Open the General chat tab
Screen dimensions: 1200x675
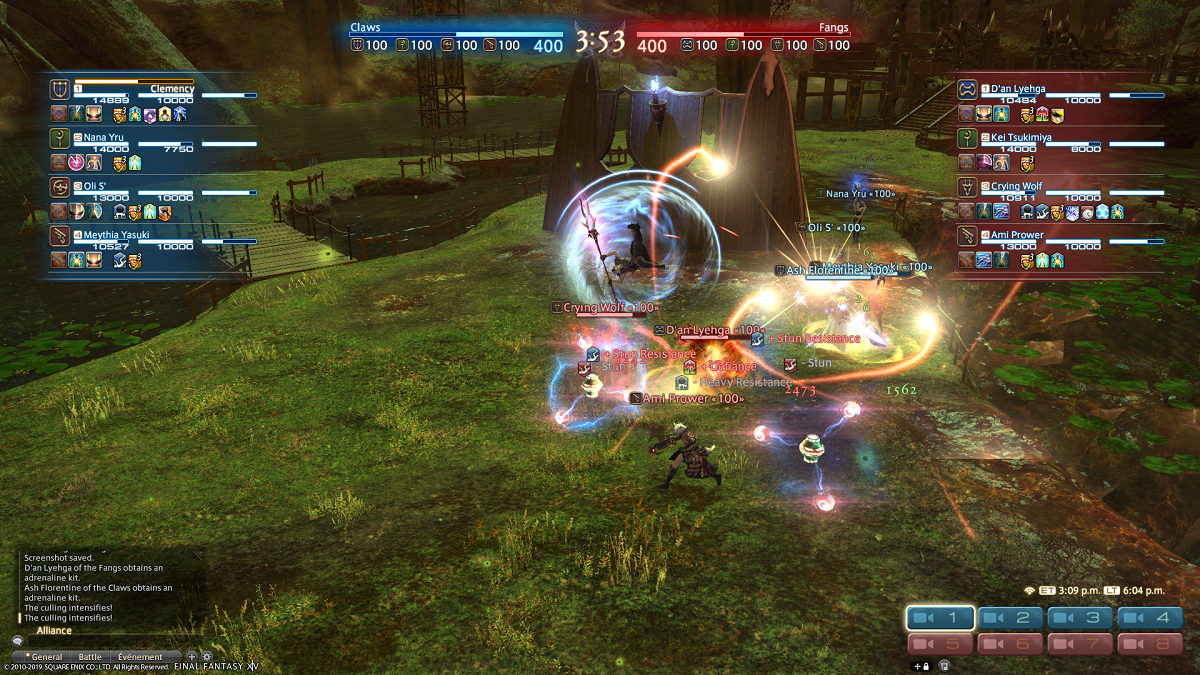46,657
